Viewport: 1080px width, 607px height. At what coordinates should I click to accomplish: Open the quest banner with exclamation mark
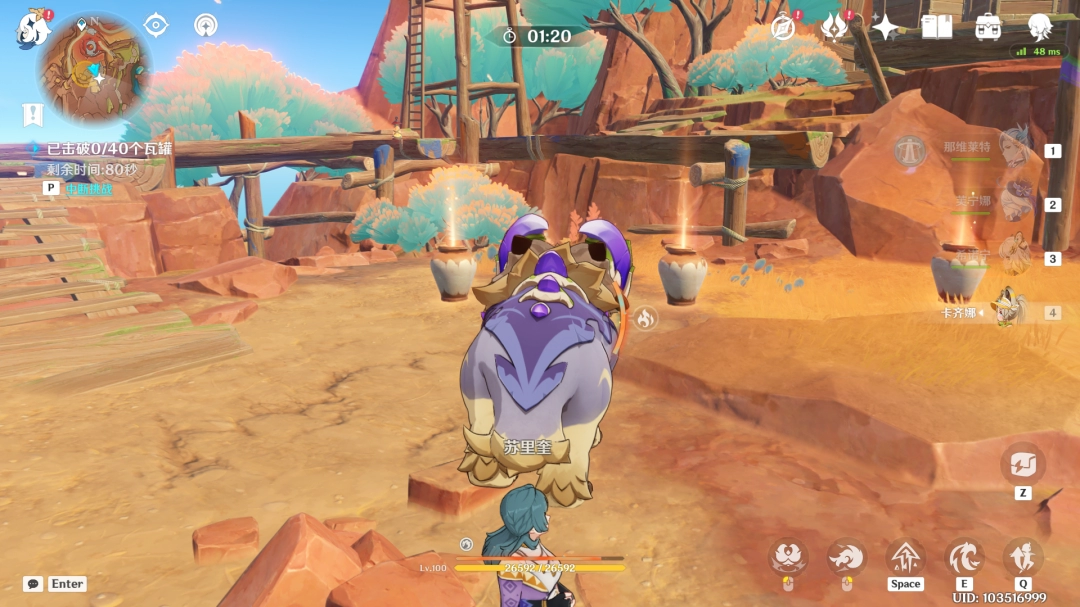pos(33,114)
